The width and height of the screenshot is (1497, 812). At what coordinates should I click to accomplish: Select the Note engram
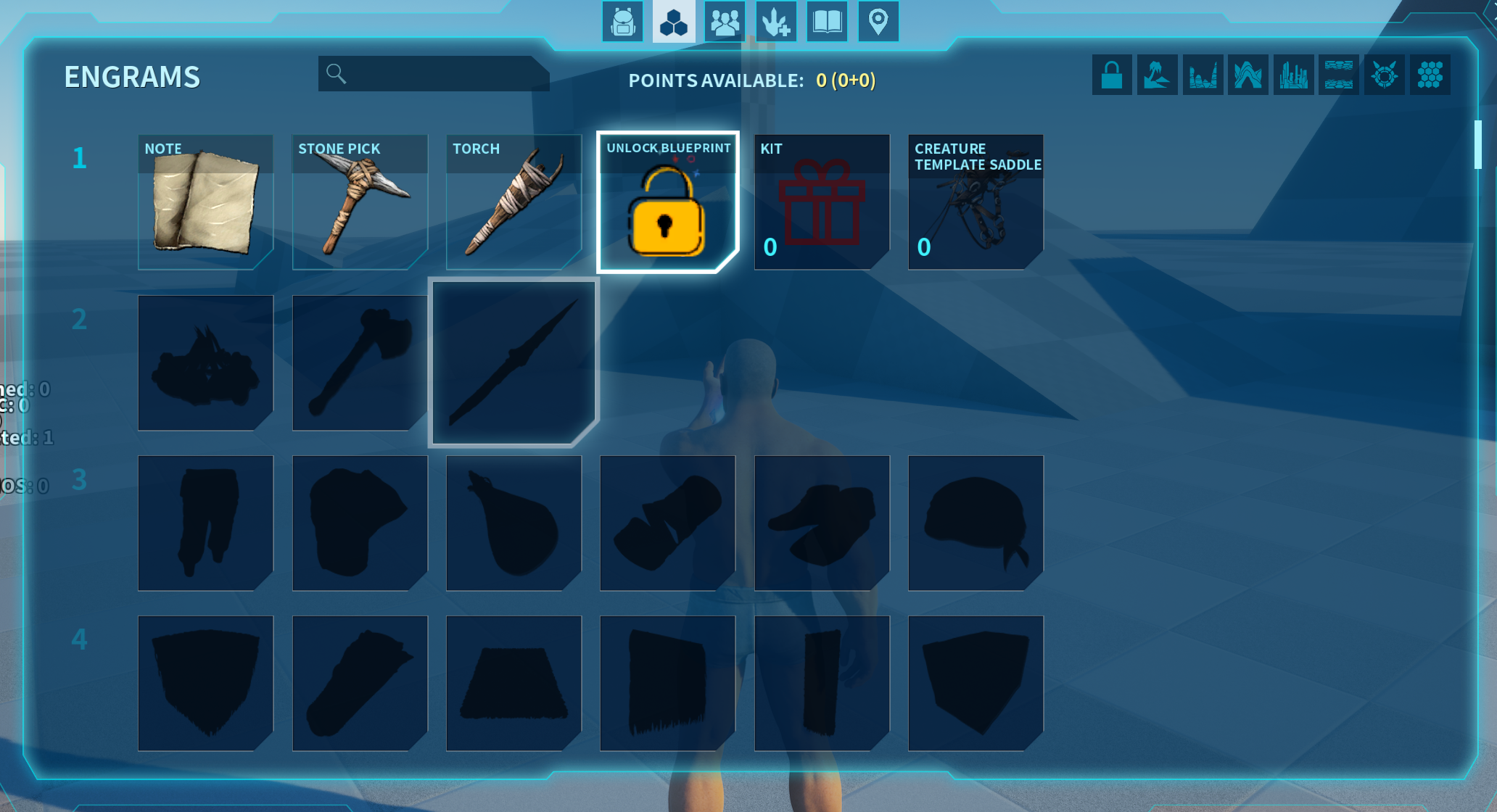[x=205, y=202]
